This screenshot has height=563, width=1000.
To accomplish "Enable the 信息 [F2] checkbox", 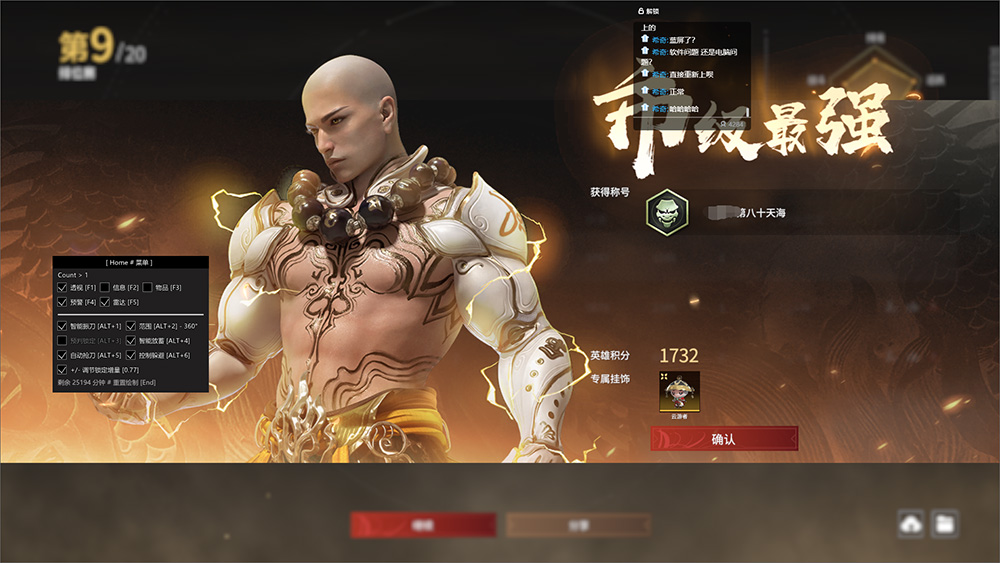I will tap(105, 288).
